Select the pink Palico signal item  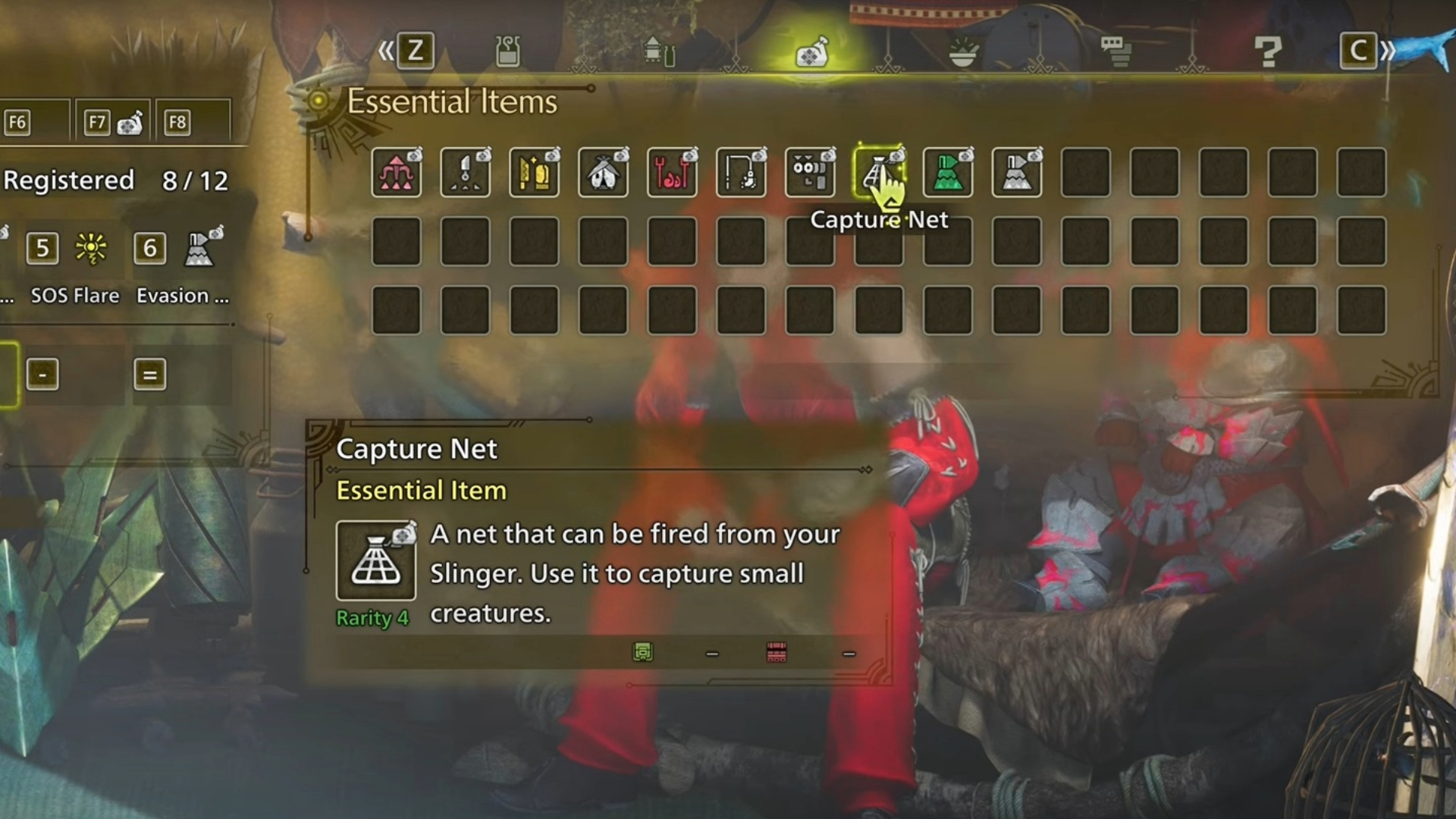[x=397, y=173]
